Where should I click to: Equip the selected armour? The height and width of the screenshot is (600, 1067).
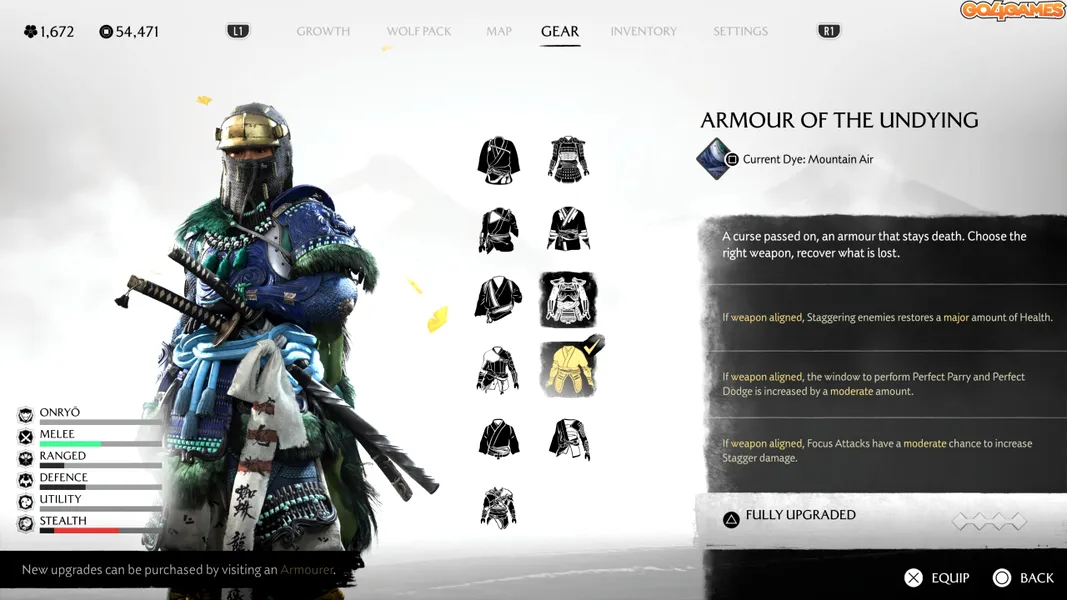point(937,578)
